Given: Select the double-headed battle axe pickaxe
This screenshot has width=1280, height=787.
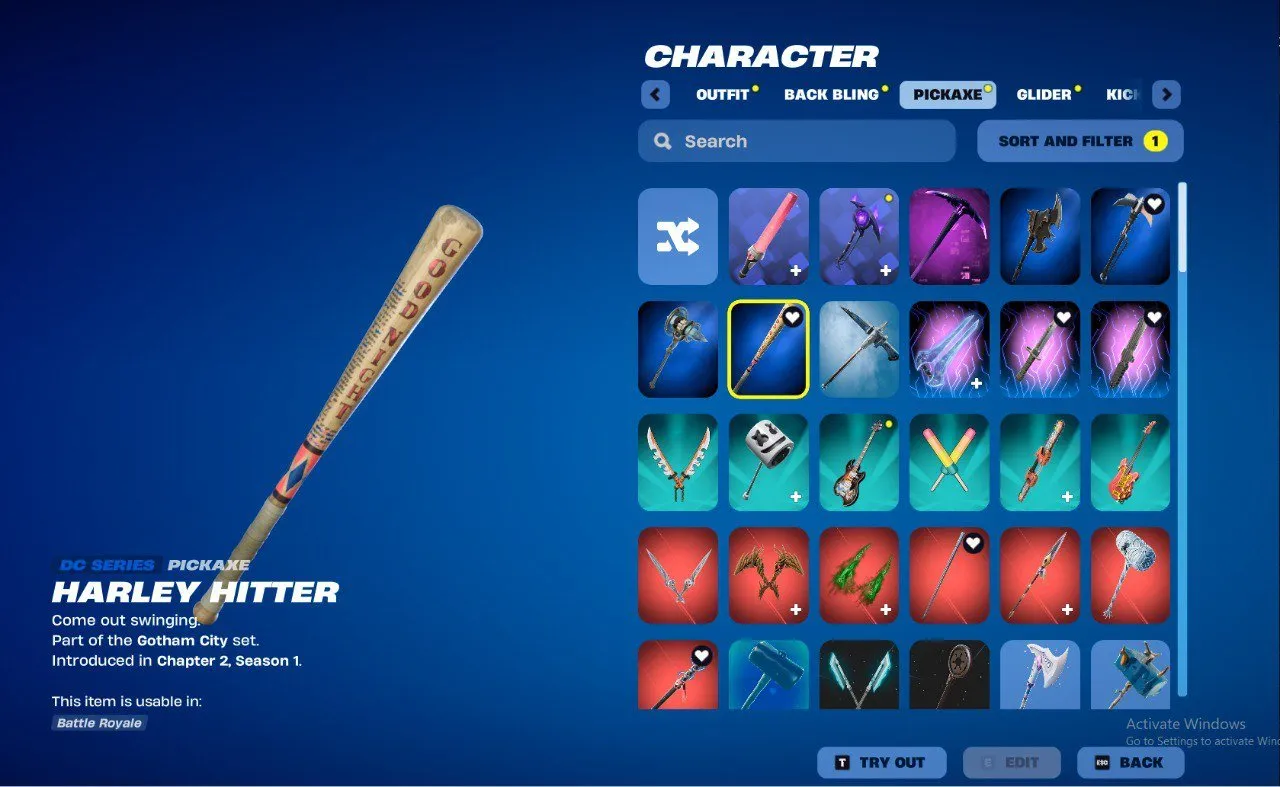Looking at the screenshot, I should click(1038, 237).
